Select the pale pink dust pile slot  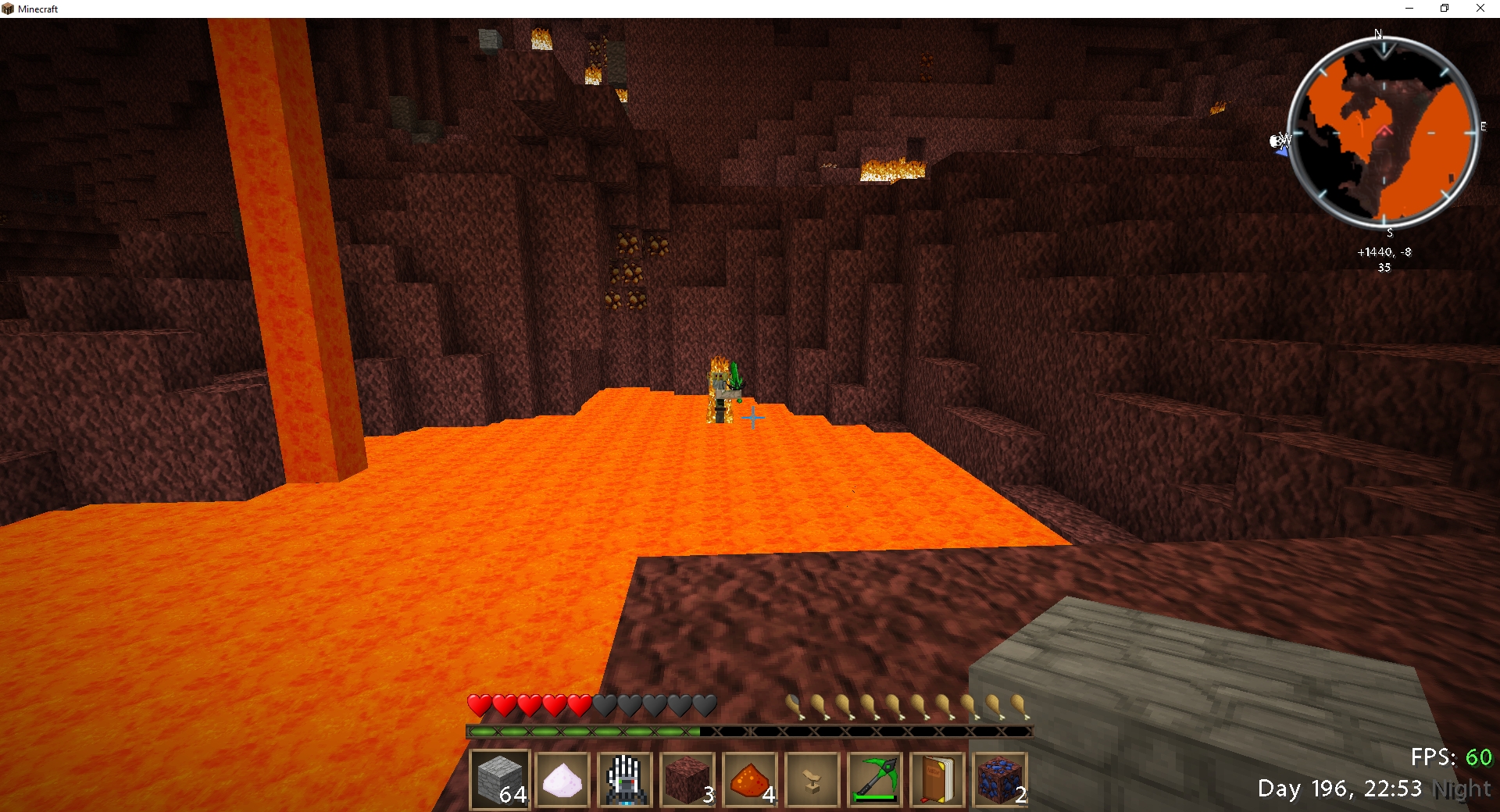click(562, 779)
